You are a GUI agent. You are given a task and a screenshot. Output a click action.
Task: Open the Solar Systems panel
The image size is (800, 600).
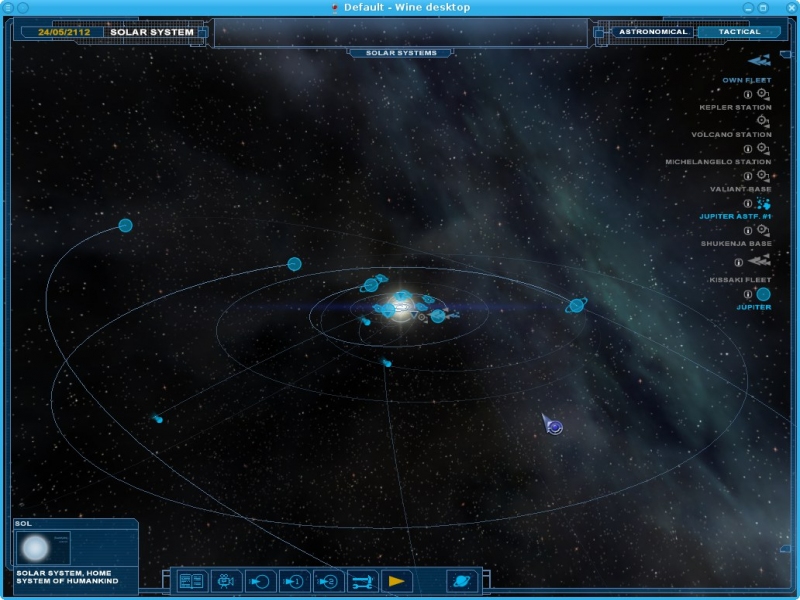[400, 52]
